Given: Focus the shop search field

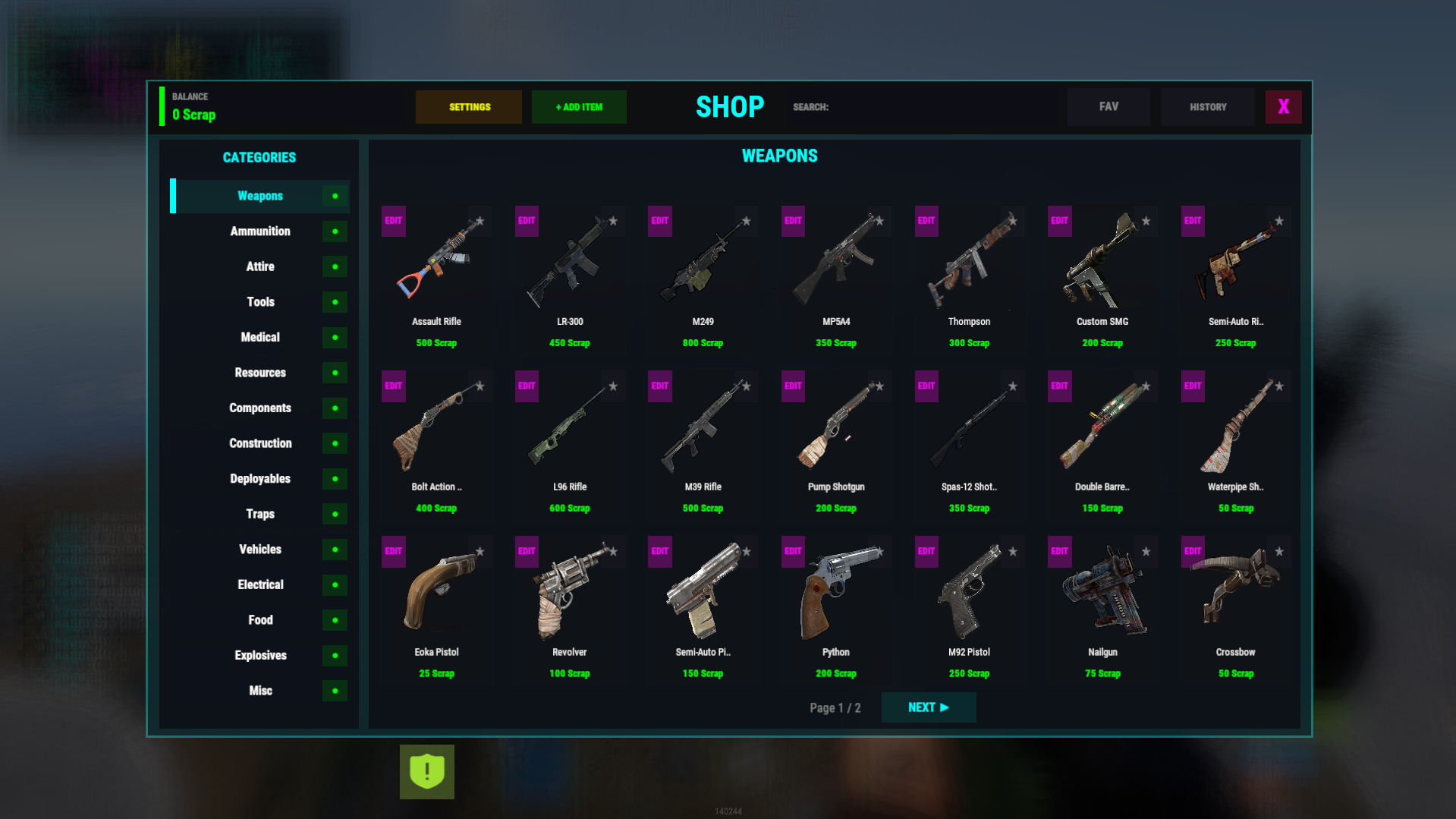Looking at the screenshot, I should [941, 107].
